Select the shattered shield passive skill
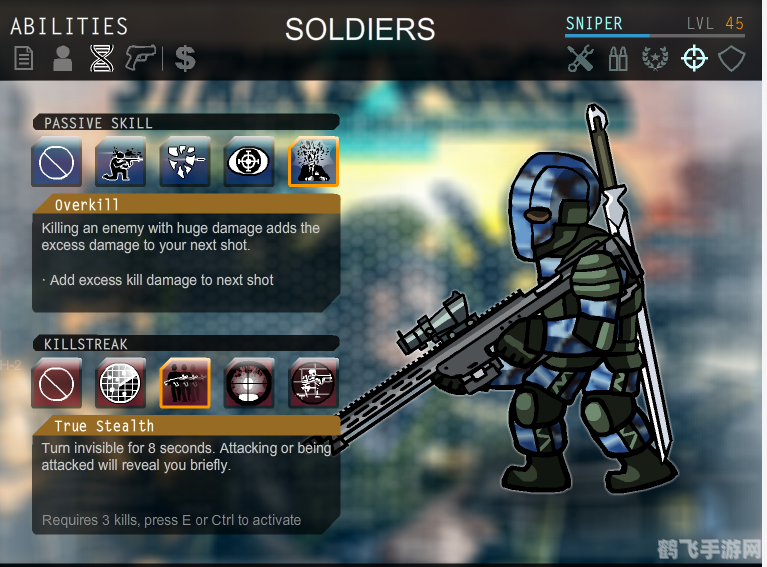 pos(185,162)
